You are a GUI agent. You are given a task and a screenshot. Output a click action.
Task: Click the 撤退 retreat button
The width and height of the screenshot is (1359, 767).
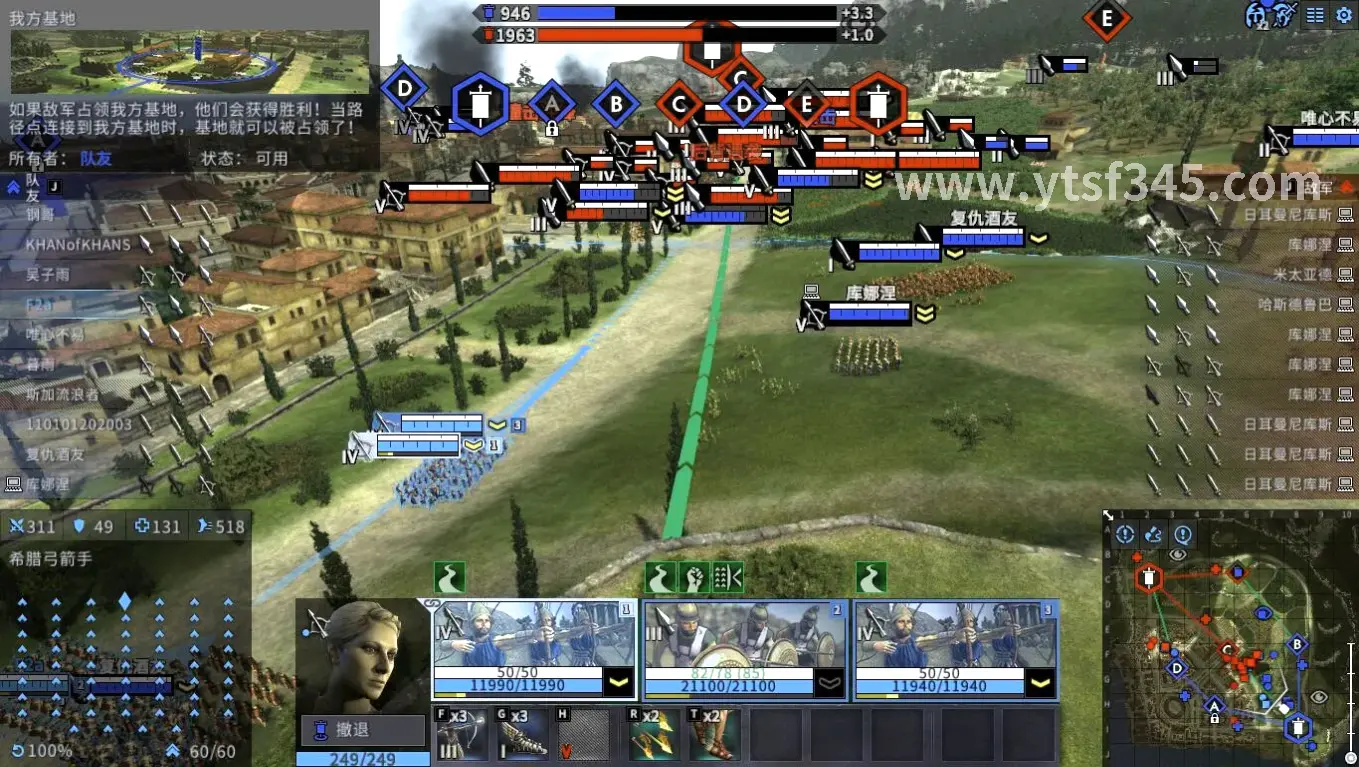(363, 730)
